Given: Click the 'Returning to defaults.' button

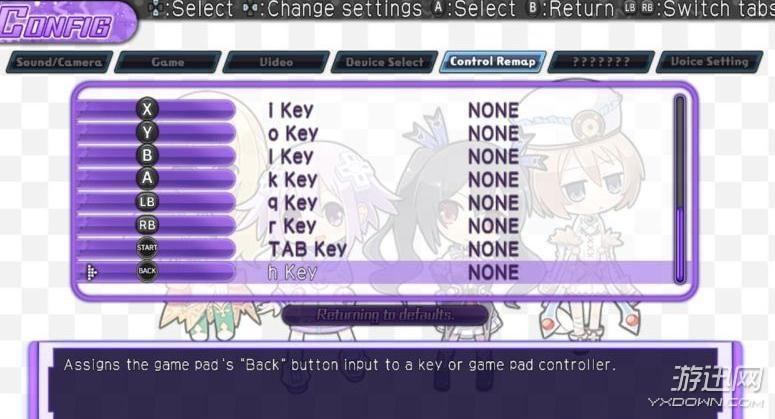Looking at the screenshot, I should coord(385,315).
